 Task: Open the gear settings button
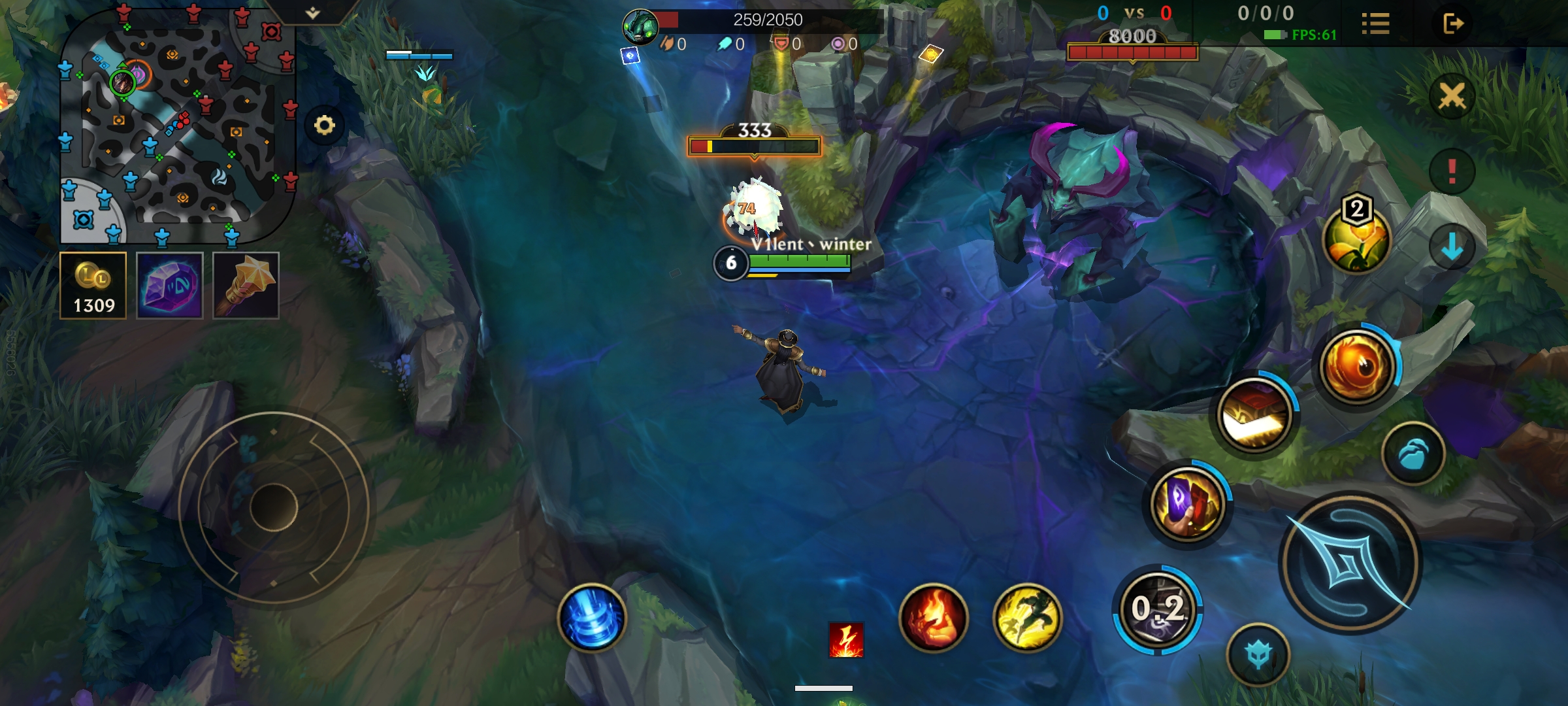point(324,125)
